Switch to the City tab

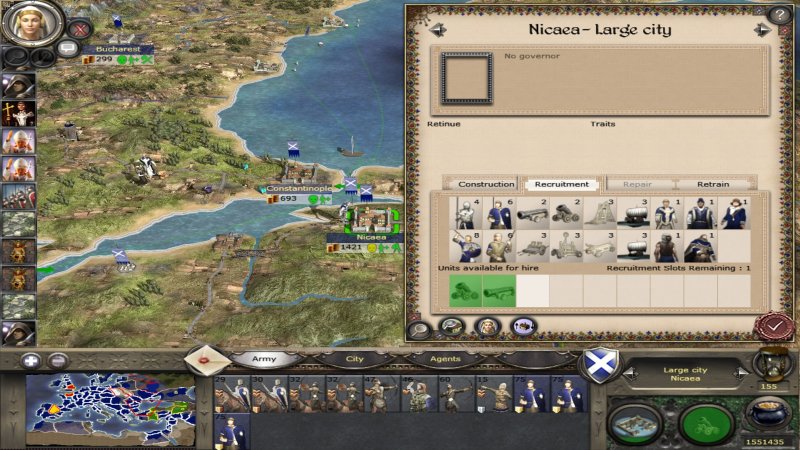(x=354, y=358)
